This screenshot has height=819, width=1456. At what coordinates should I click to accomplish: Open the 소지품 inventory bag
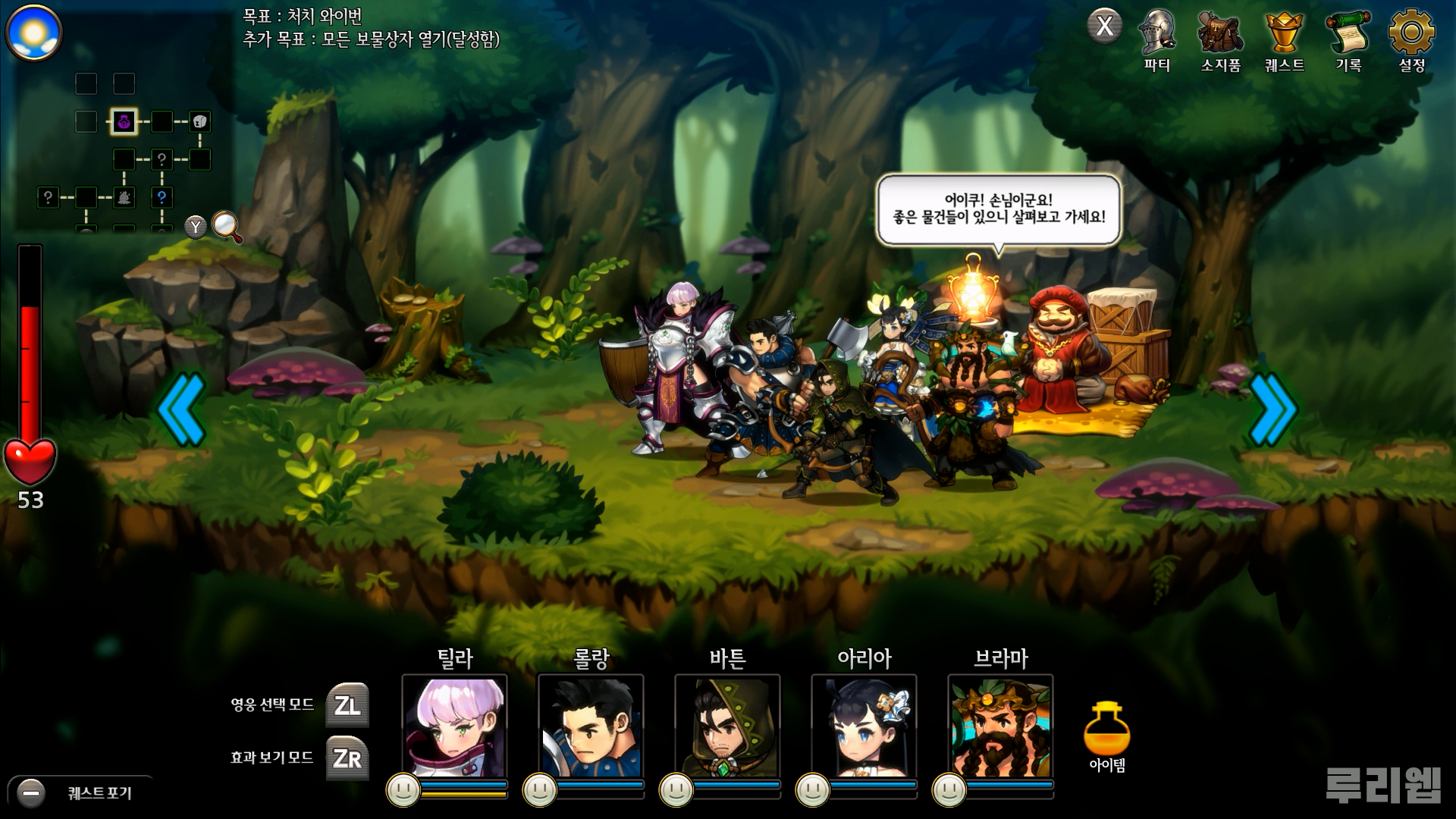point(1220,41)
